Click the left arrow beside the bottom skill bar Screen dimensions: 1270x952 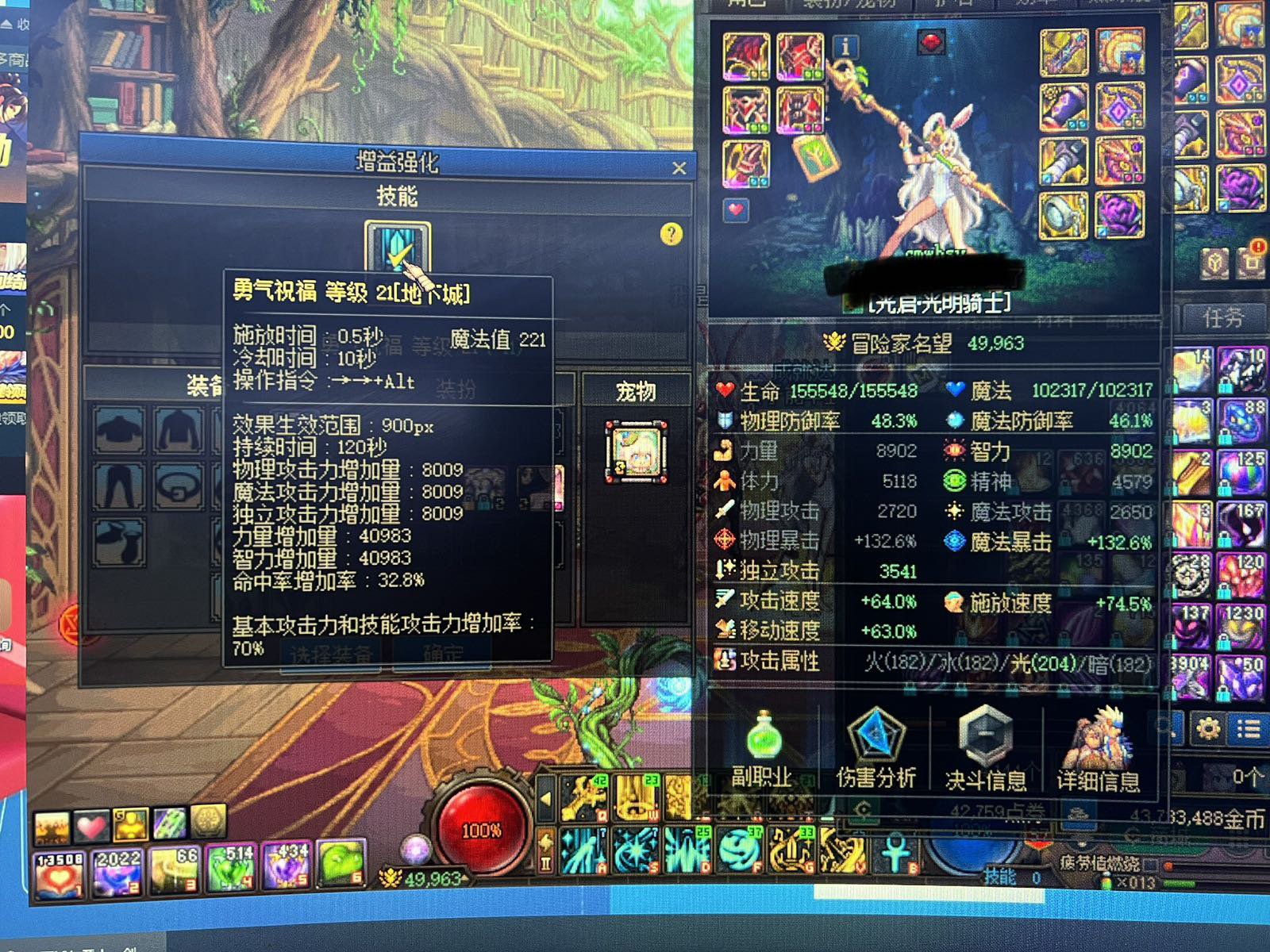(545, 798)
